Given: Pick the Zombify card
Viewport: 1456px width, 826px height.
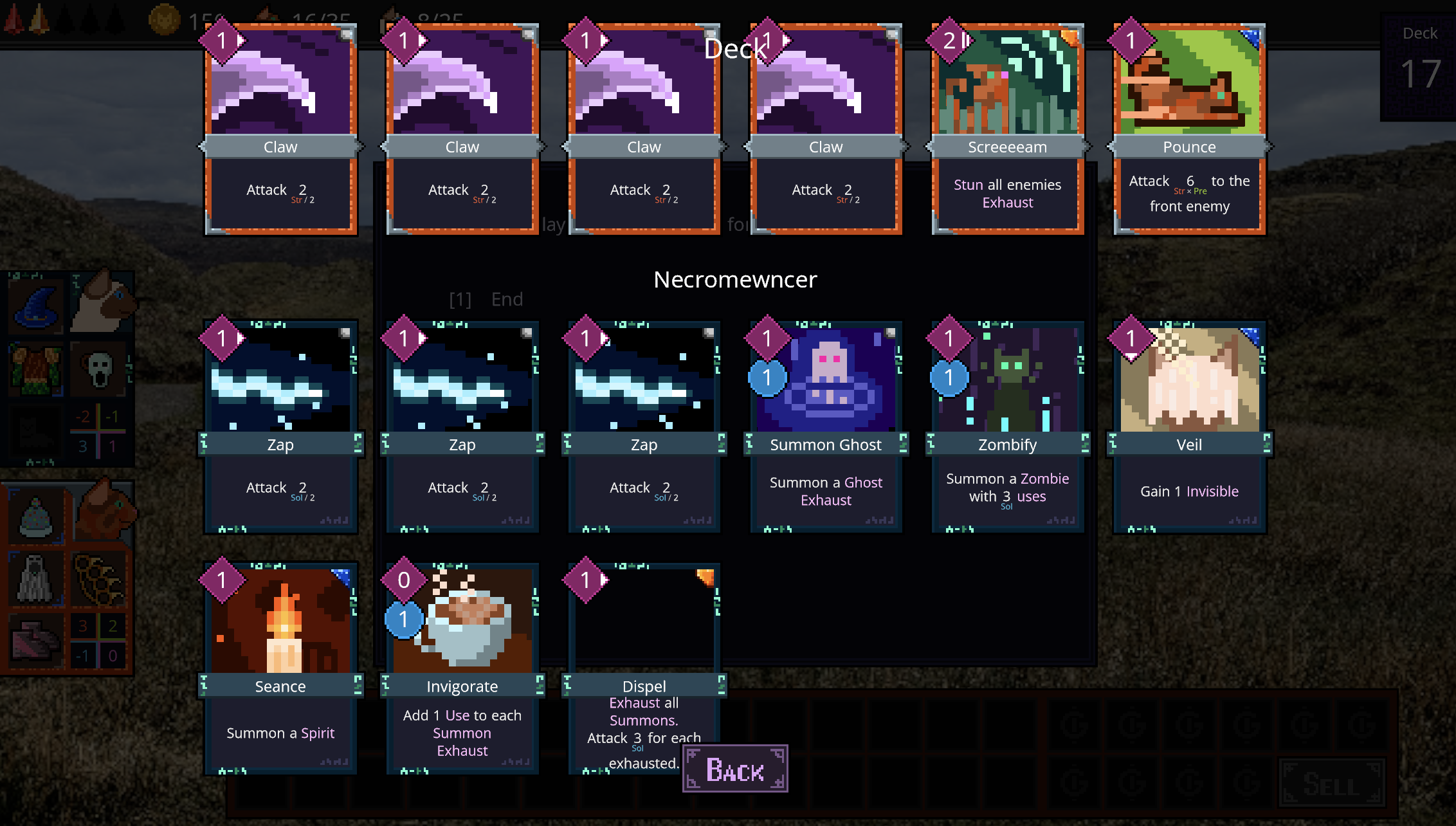Looking at the screenshot, I should (1007, 427).
